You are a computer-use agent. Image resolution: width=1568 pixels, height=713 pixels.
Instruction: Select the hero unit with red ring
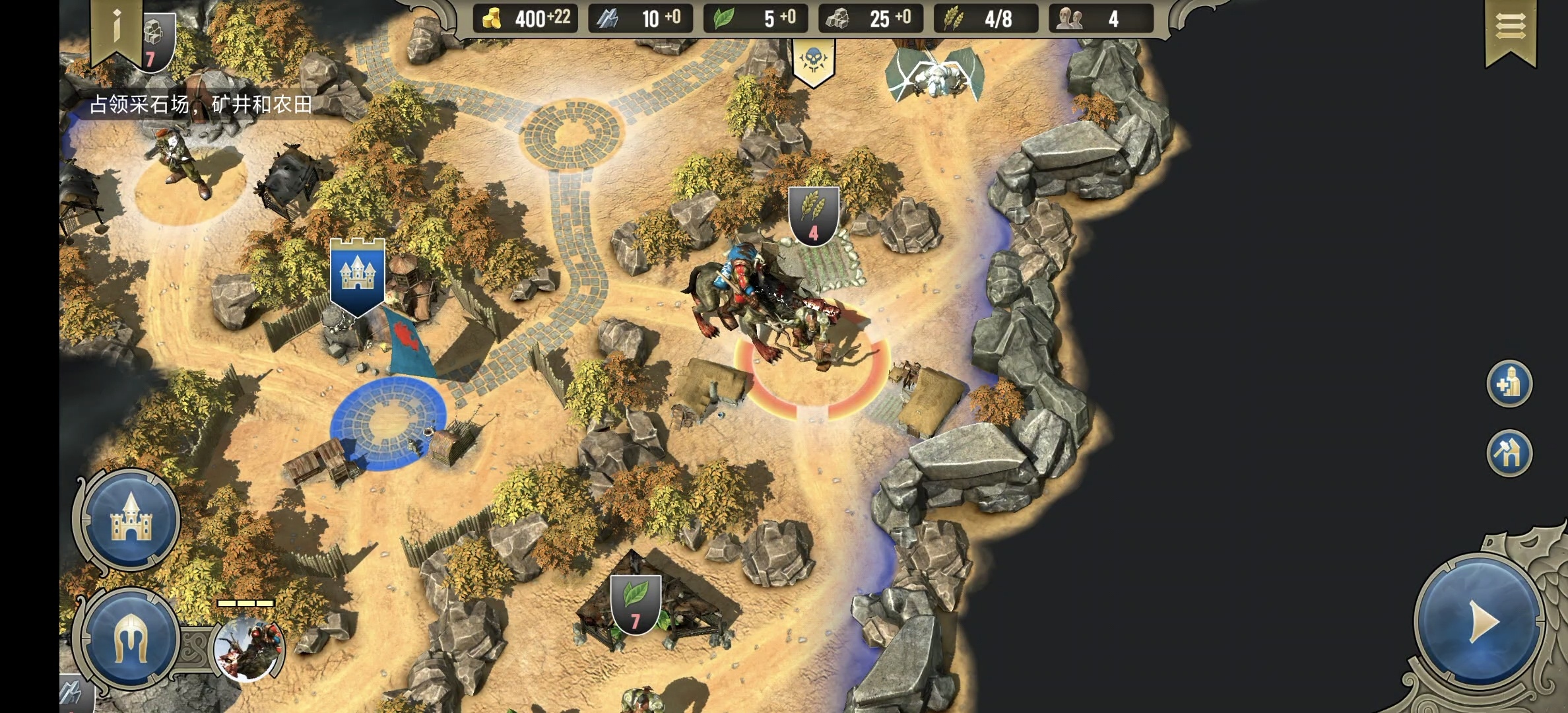click(x=779, y=310)
